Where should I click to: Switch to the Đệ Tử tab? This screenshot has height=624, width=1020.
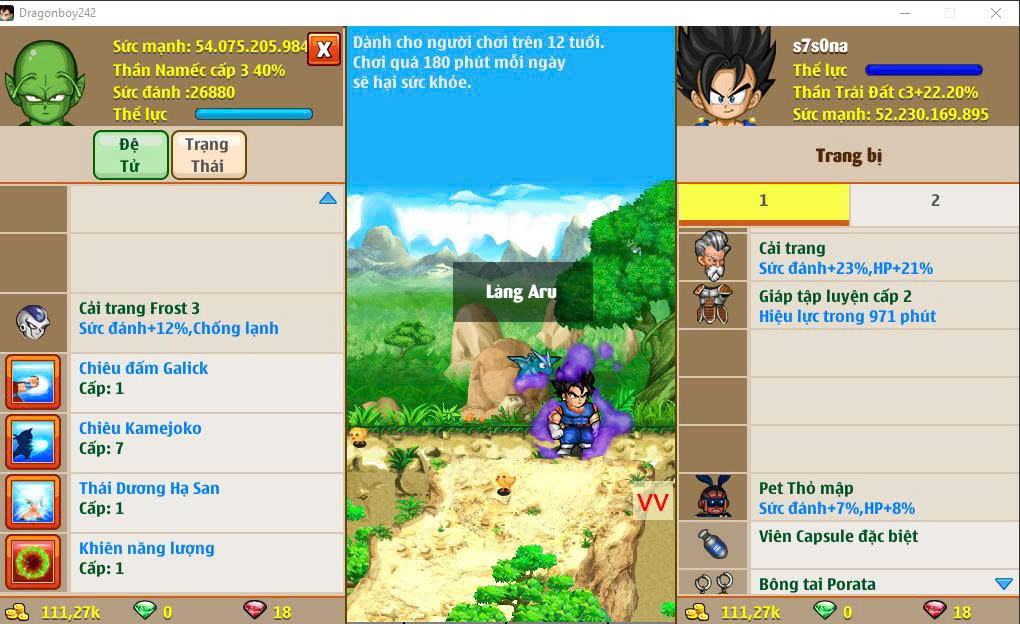point(130,155)
